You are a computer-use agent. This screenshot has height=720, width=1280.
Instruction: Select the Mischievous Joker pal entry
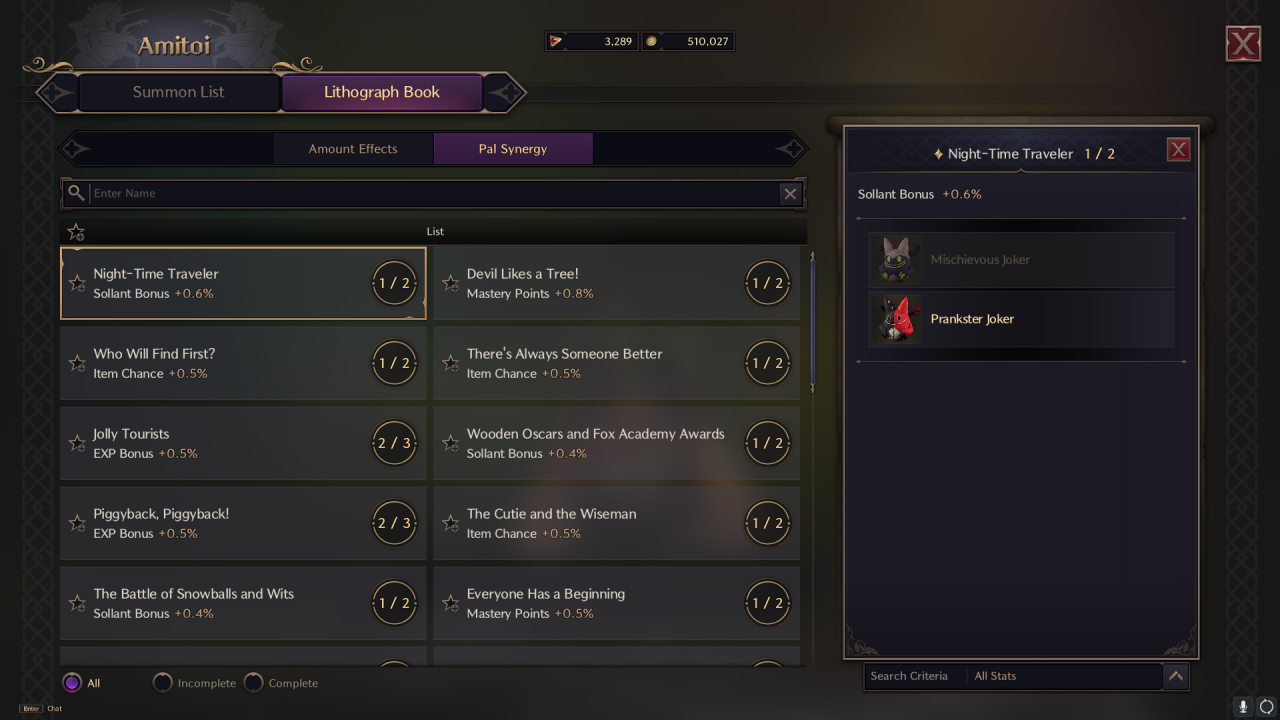click(x=1020, y=260)
